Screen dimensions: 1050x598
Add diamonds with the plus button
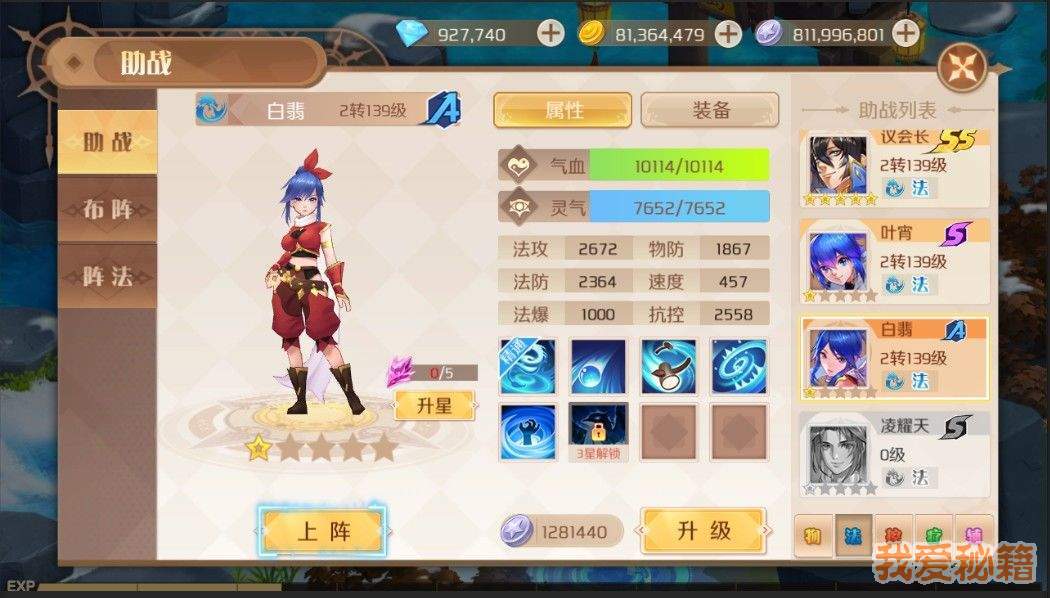pyautogui.click(x=551, y=34)
